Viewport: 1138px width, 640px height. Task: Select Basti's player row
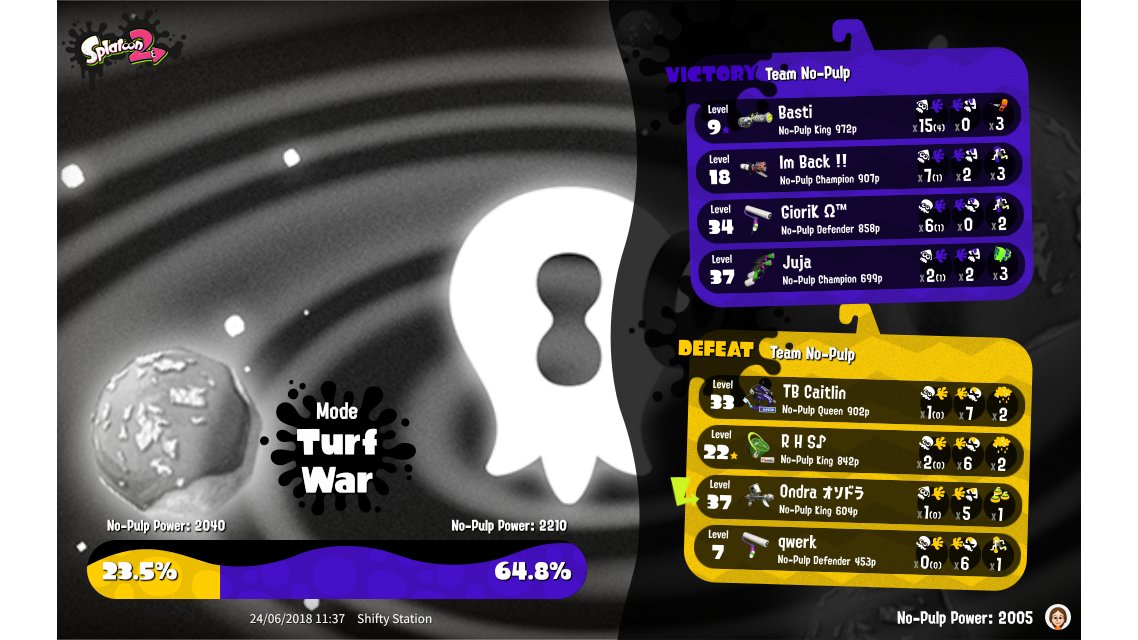tap(858, 119)
